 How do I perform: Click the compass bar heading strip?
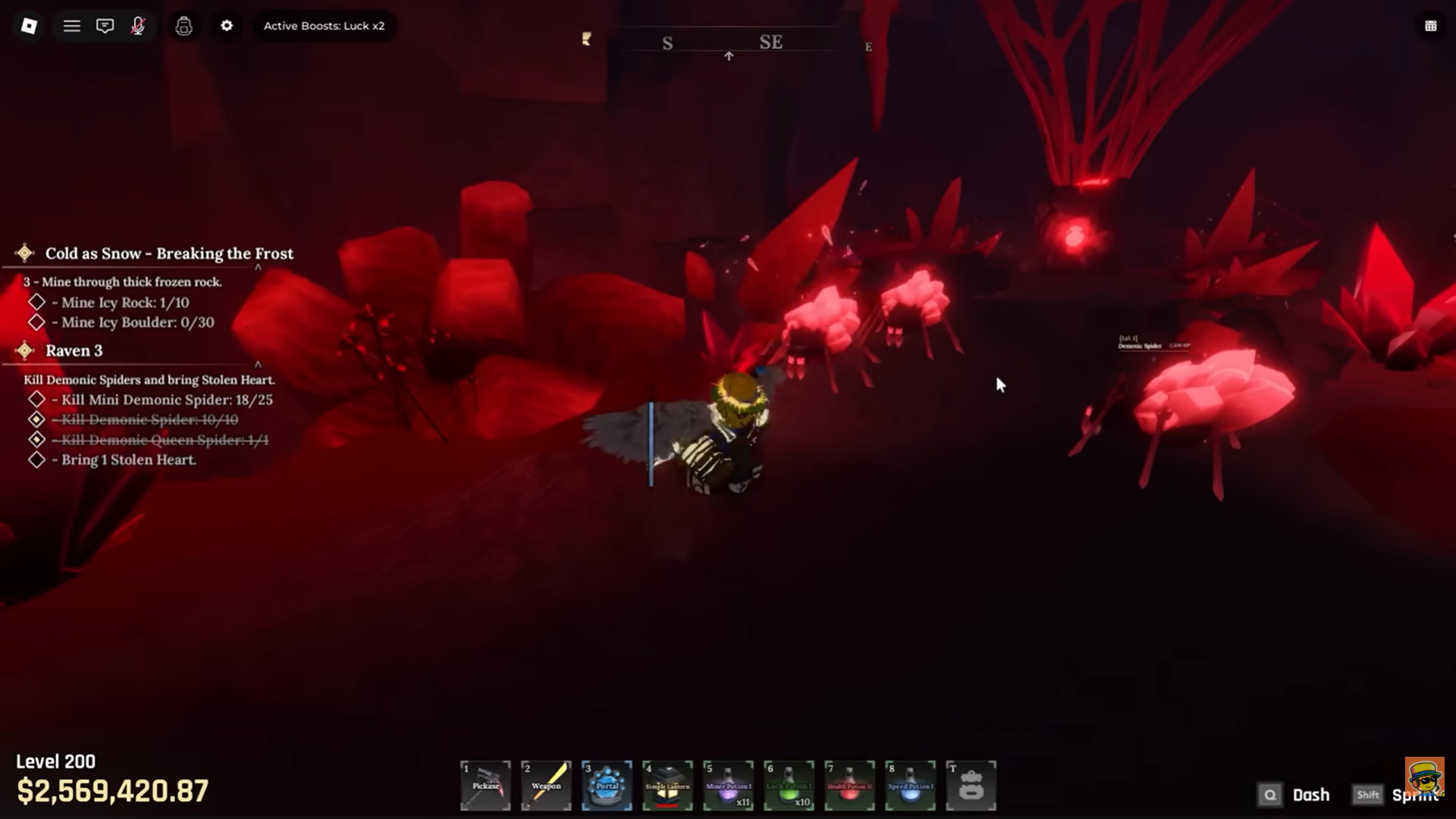point(728,42)
